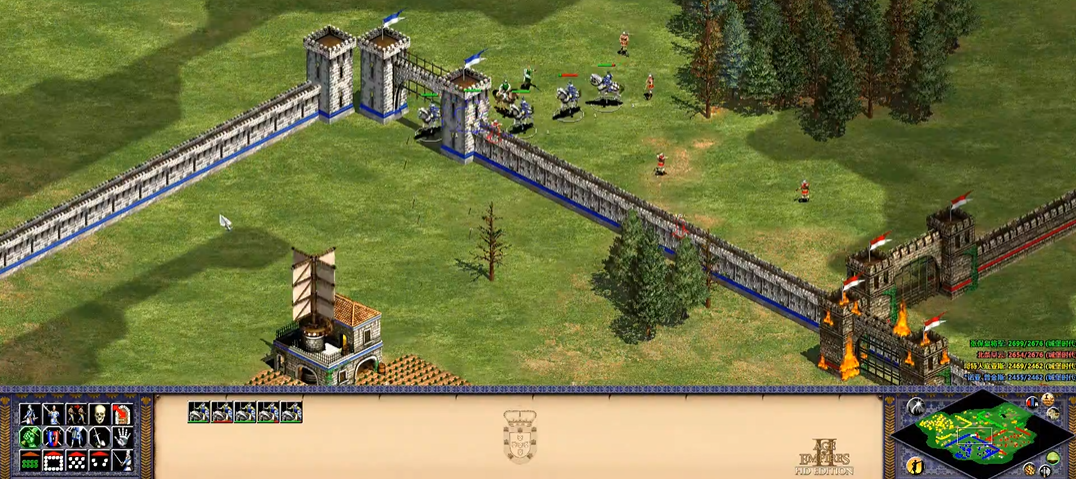Choose the box formation button

pos(53,461)
